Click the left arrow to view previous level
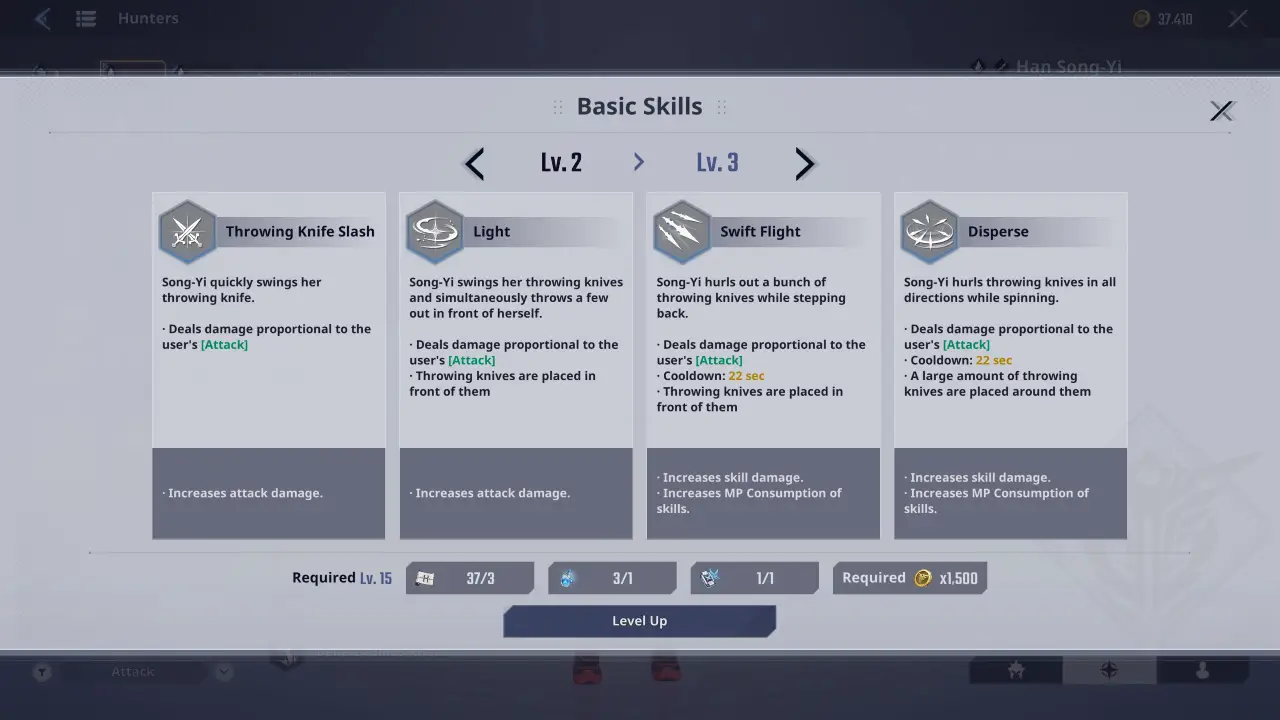The image size is (1280, 720). coord(473,163)
